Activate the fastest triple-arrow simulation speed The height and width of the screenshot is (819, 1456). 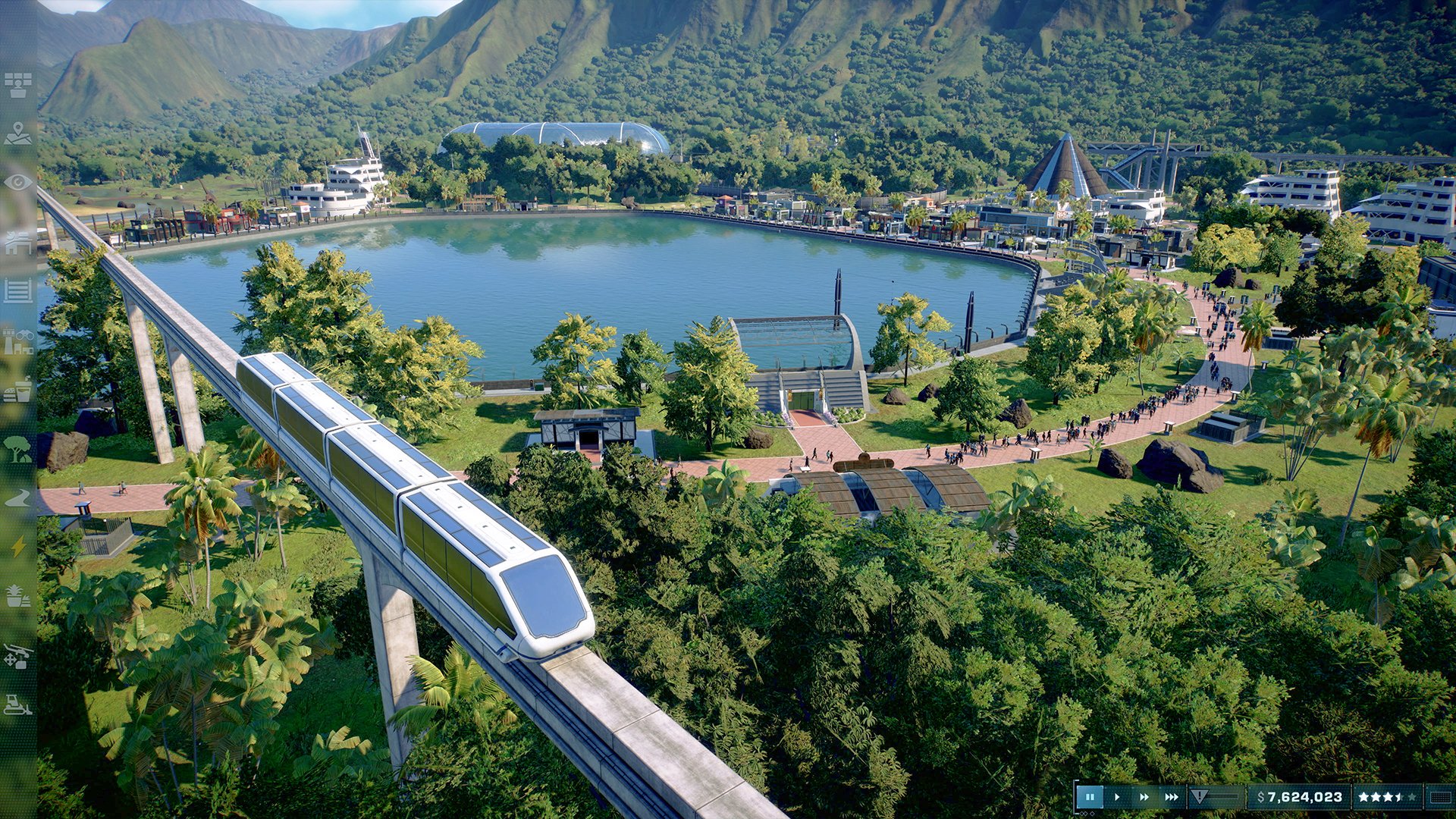[x=1171, y=796]
